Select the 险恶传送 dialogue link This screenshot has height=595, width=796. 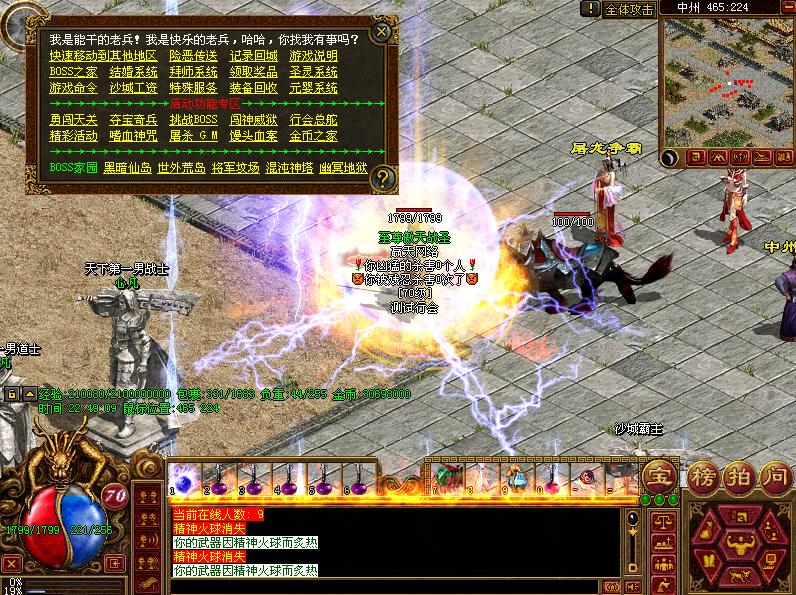tap(193, 56)
